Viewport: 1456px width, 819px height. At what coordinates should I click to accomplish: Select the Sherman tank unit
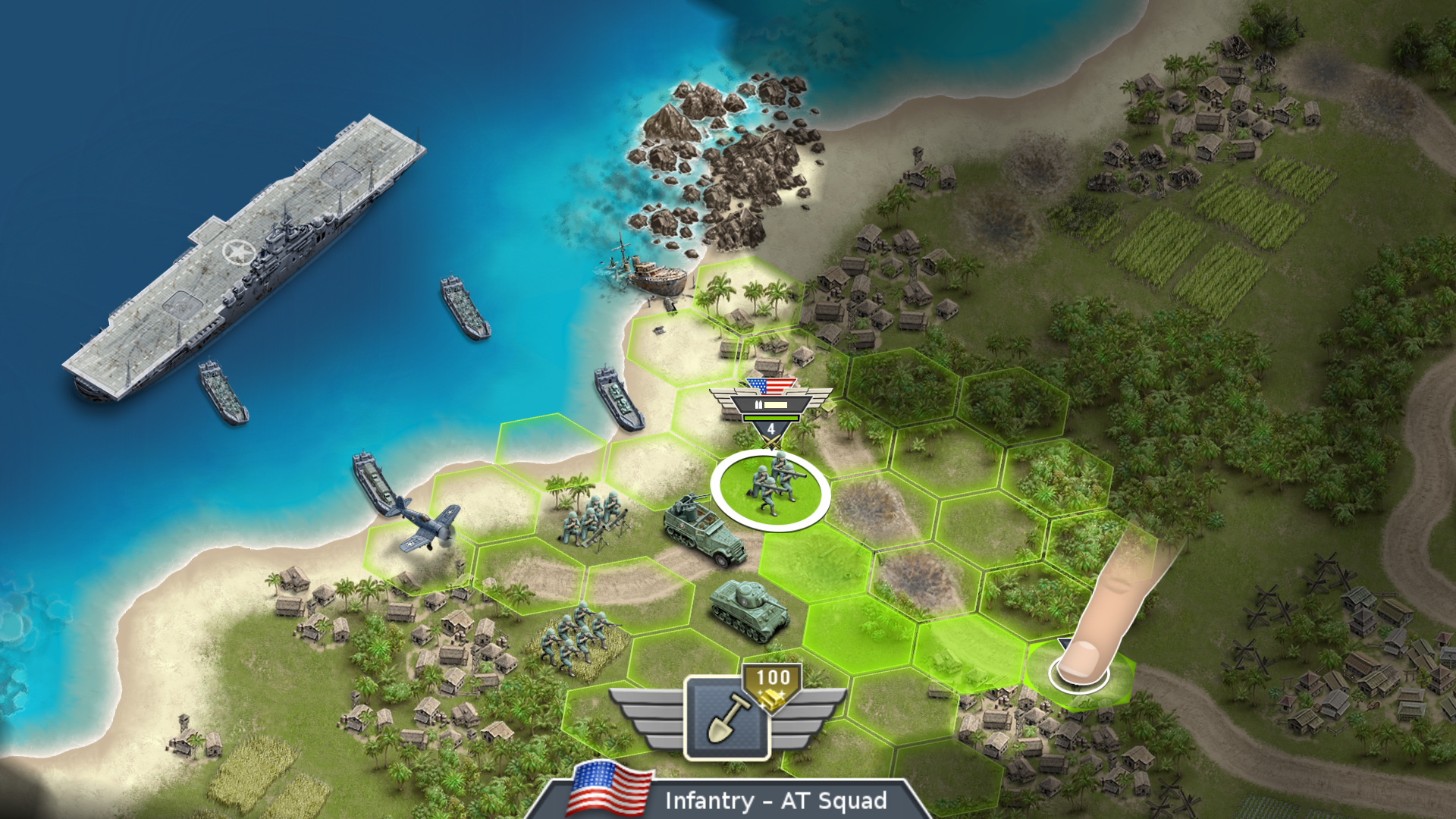click(748, 609)
